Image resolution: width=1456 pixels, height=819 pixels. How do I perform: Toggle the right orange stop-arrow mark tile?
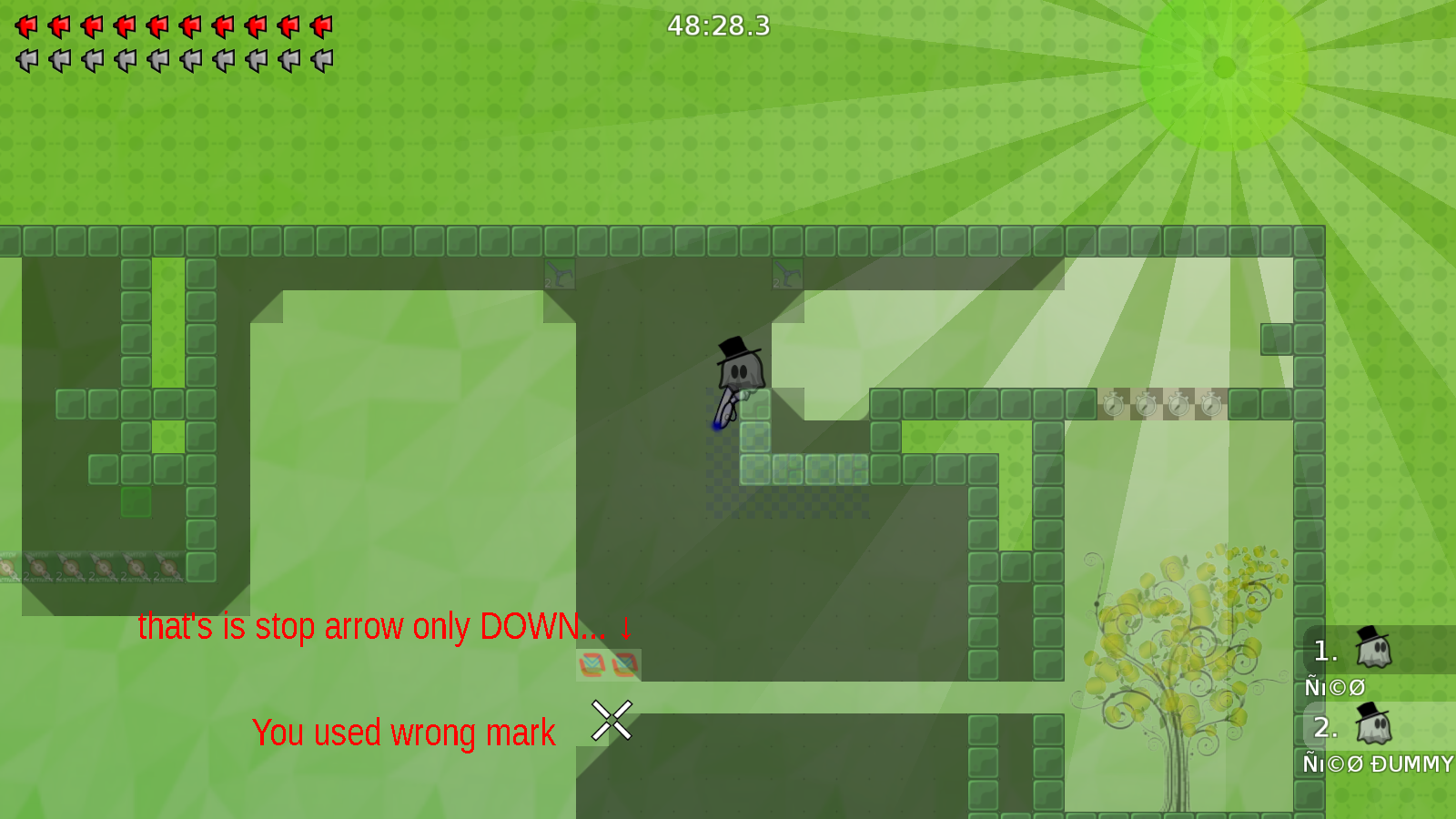click(x=624, y=666)
